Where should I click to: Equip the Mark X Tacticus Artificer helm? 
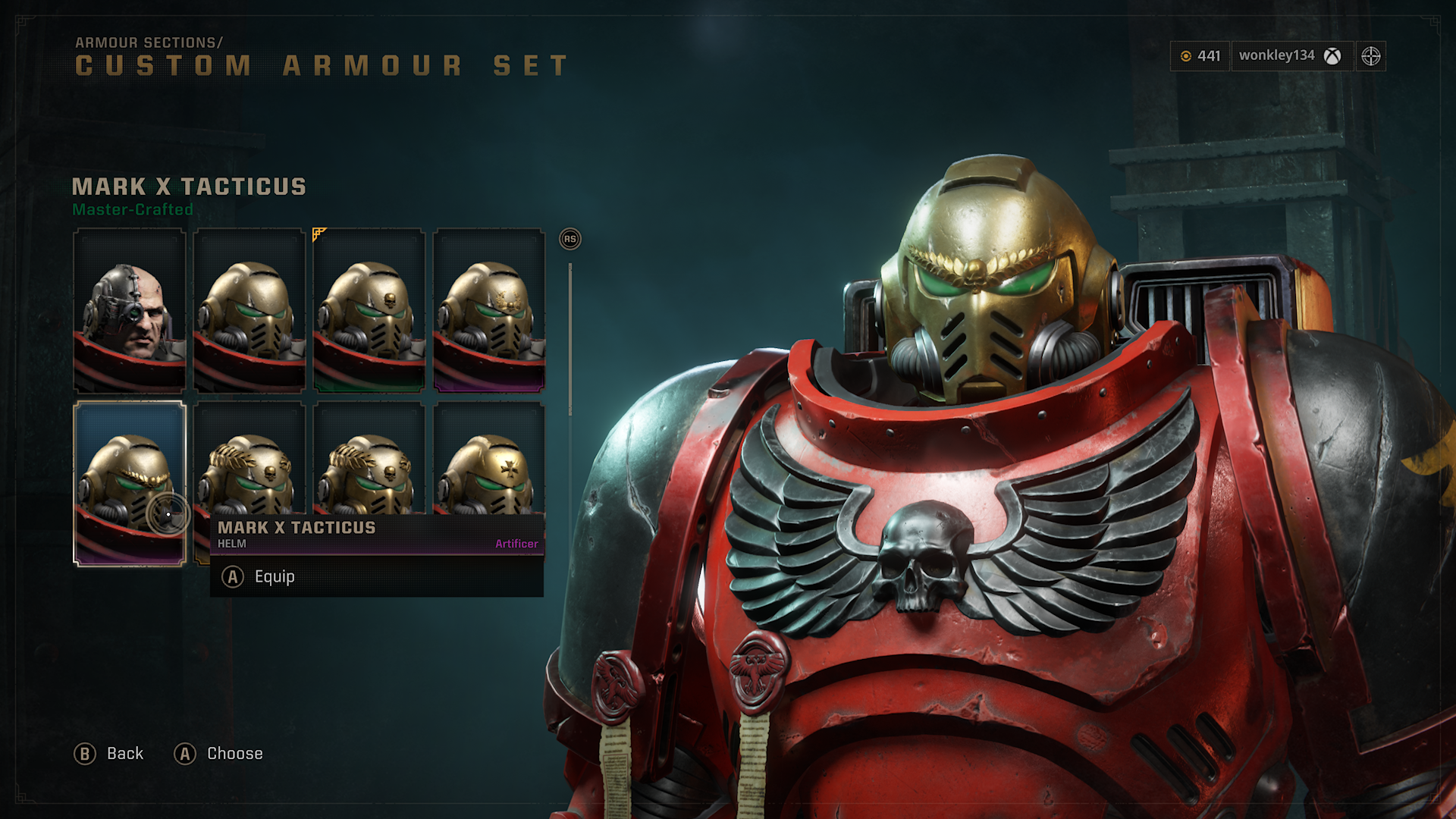point(274,577)
